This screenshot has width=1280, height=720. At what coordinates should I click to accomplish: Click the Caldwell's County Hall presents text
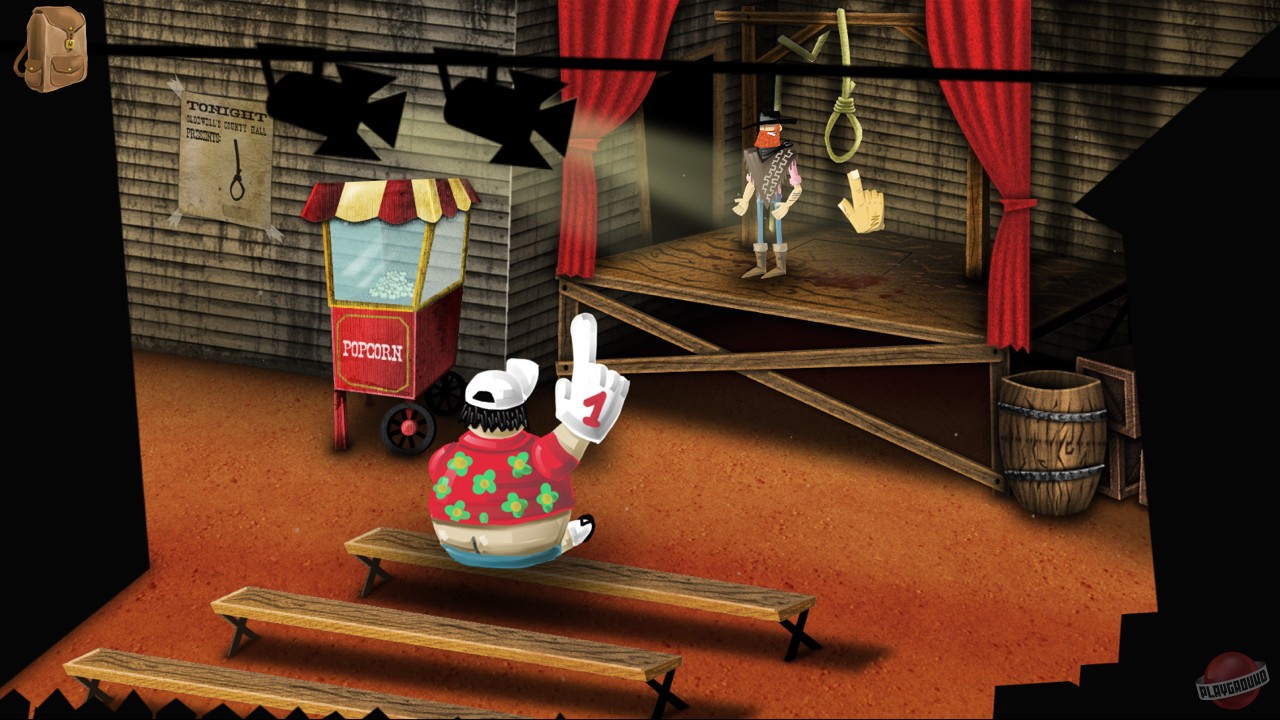click(222, 130)
